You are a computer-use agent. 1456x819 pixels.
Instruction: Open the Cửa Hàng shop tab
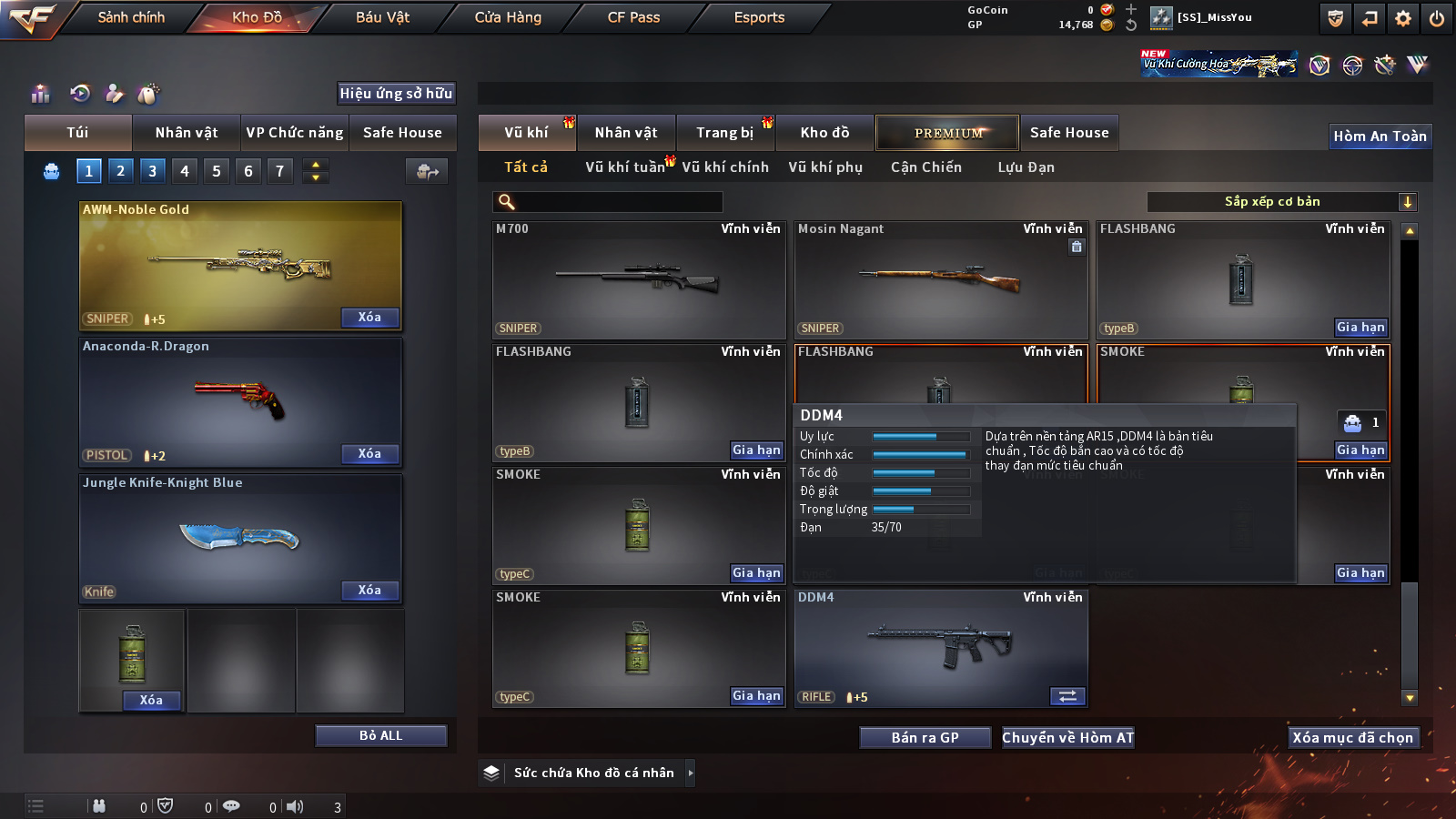508,17
